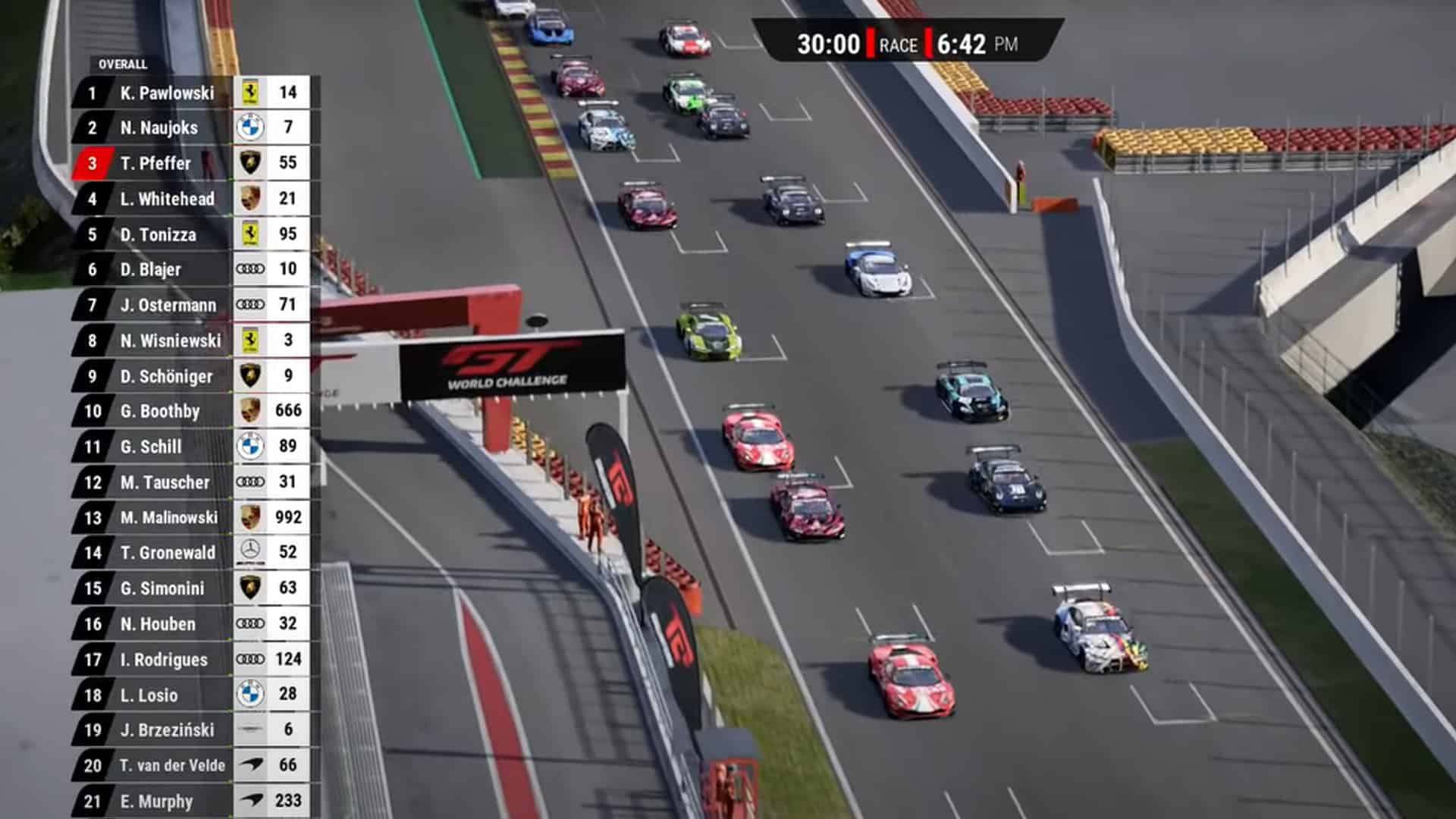Click the 6:42 PM session clock
Screen dimensions: 1456x819
[978, 45]
